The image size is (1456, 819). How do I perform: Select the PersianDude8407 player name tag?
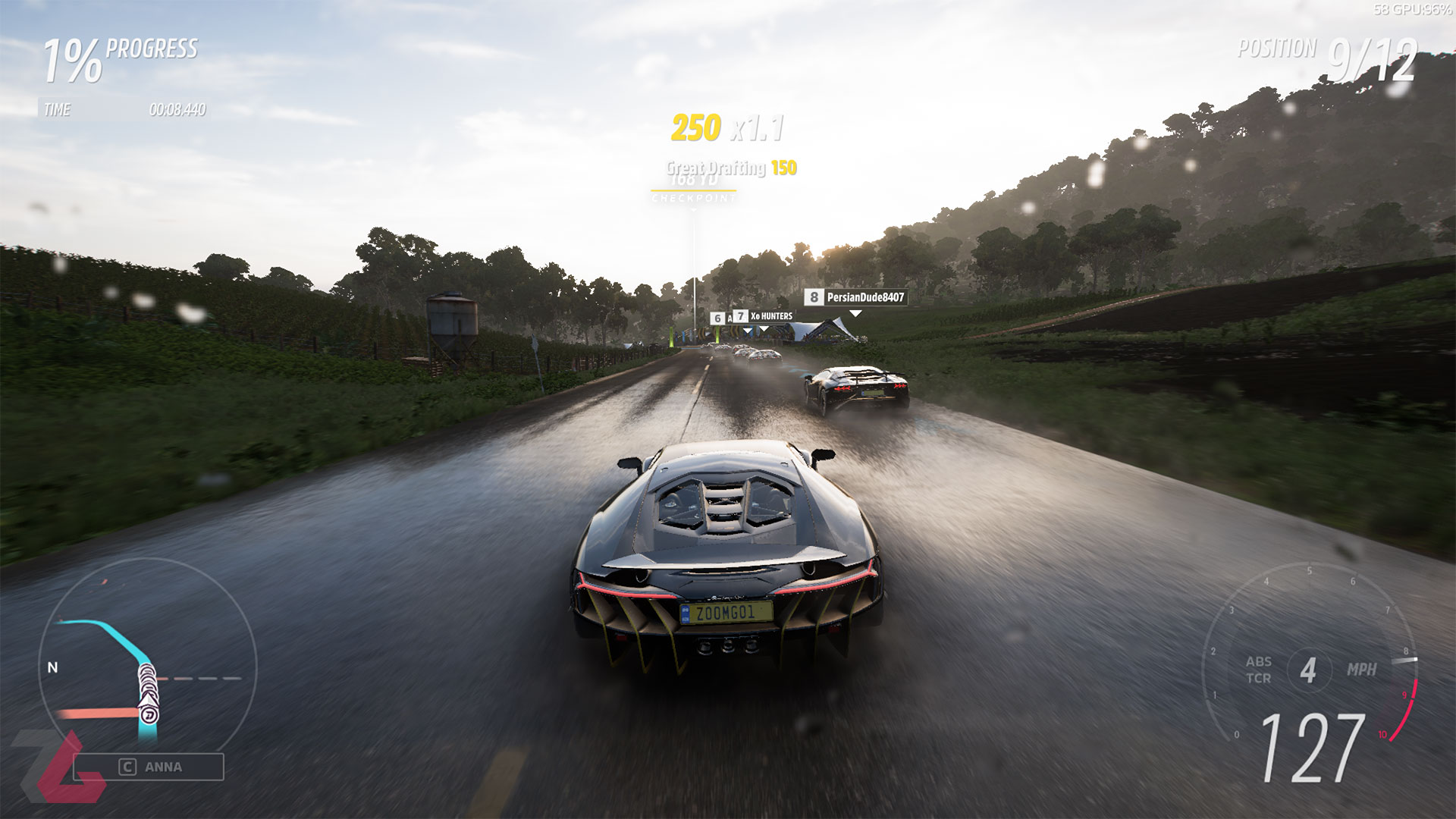click(856, 297)
